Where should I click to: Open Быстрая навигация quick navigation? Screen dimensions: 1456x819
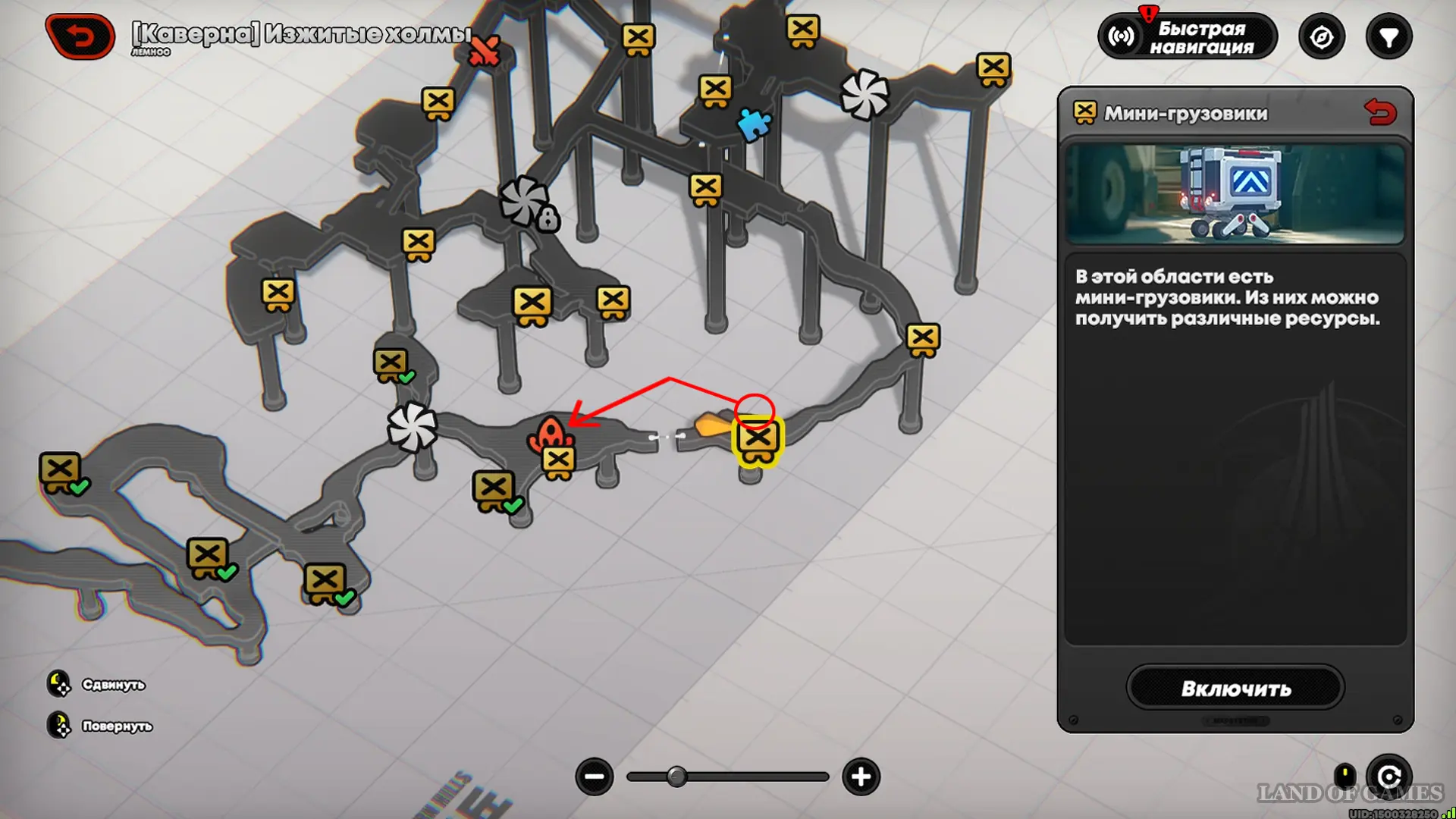(x=1187, y=37)
